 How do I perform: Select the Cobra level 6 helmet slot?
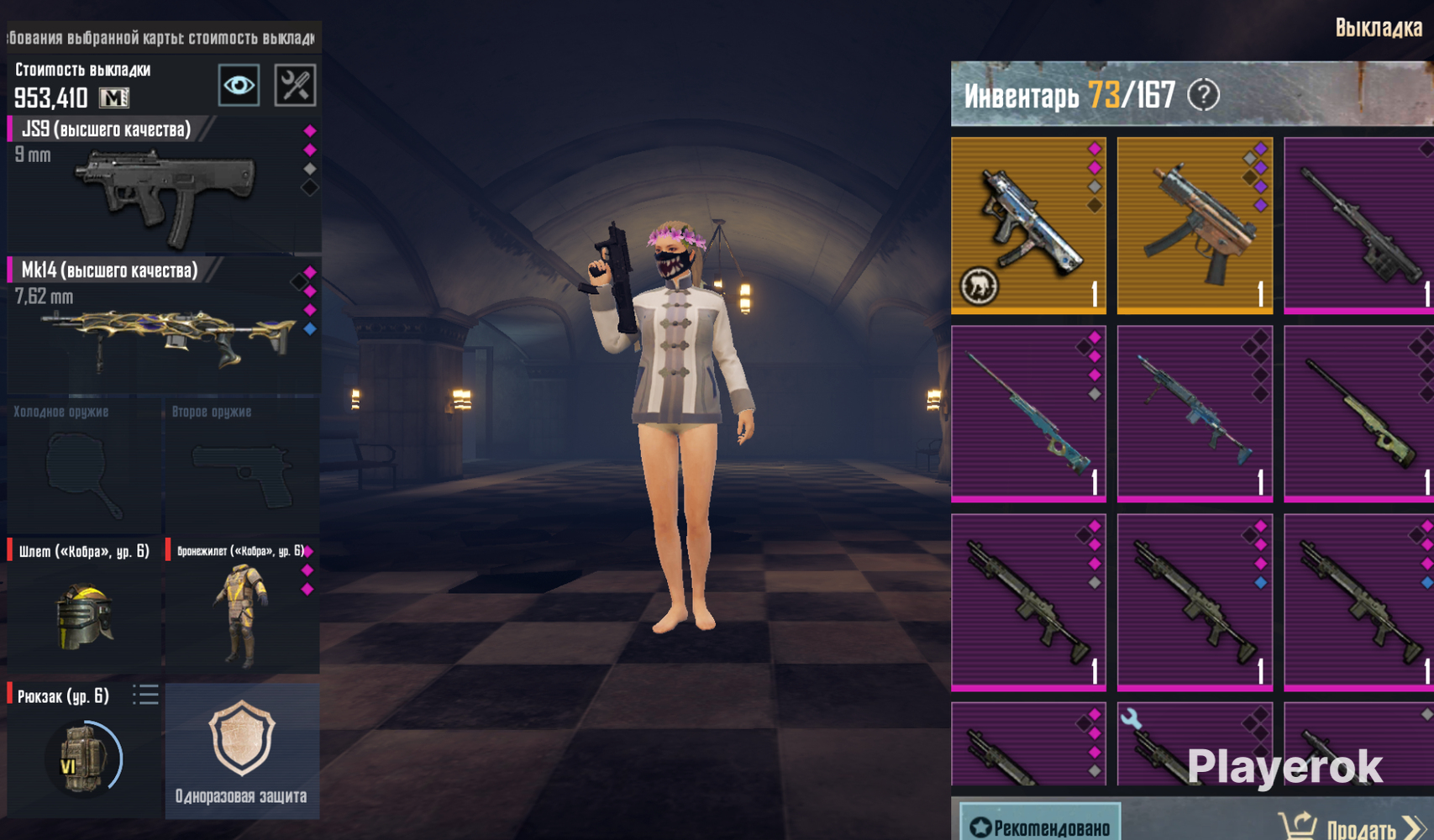tap(83, 606)
